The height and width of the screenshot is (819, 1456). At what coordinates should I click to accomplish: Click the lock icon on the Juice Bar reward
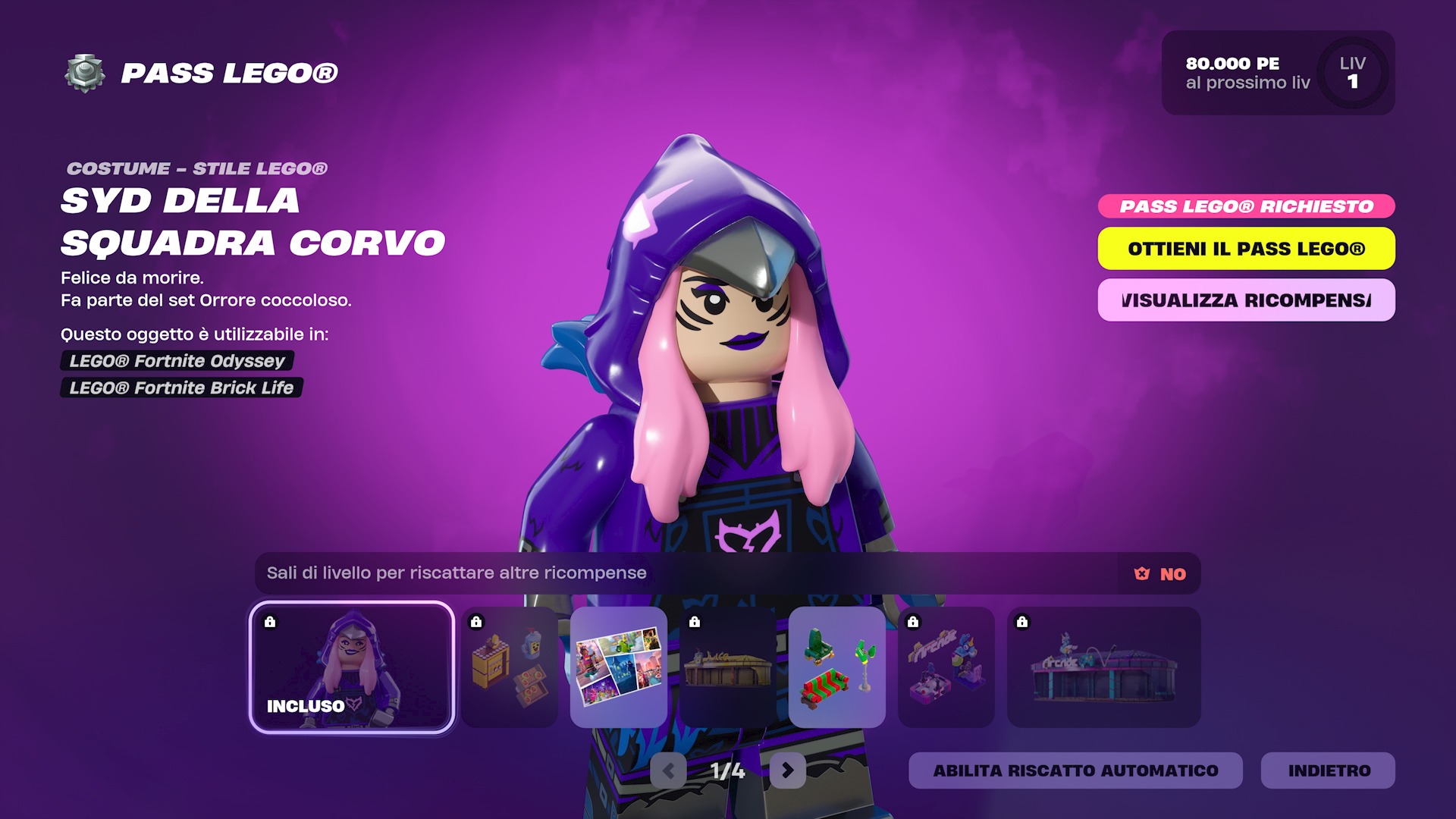click(695, 623)
